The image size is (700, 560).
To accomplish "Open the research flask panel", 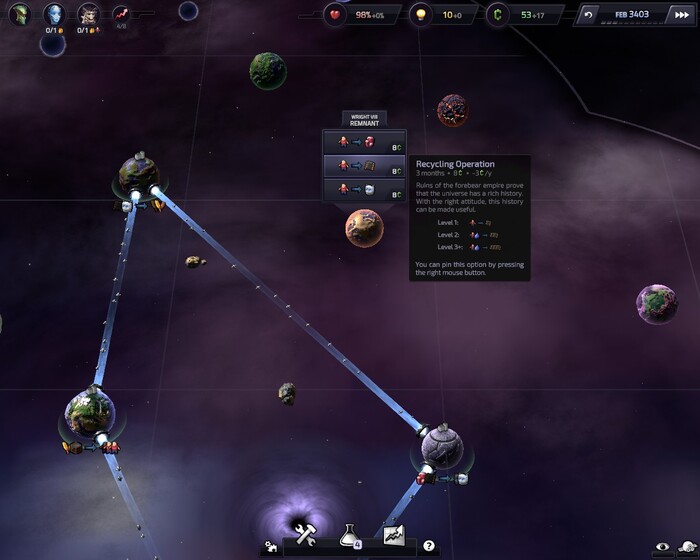I will point(349,535).
